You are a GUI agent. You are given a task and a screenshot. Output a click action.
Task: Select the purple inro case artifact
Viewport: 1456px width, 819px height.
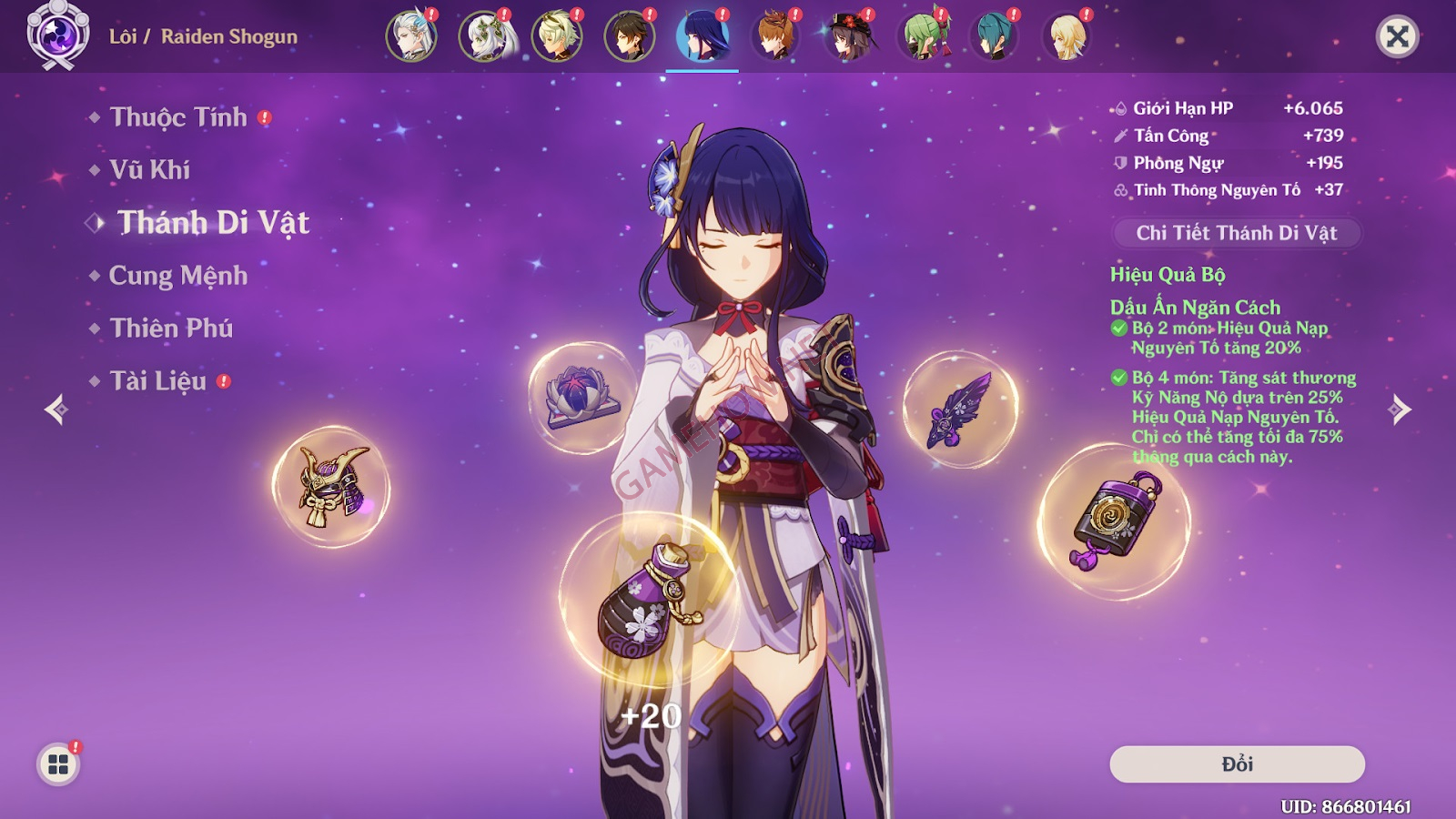pyautogui.click(x=1114, y=521)
